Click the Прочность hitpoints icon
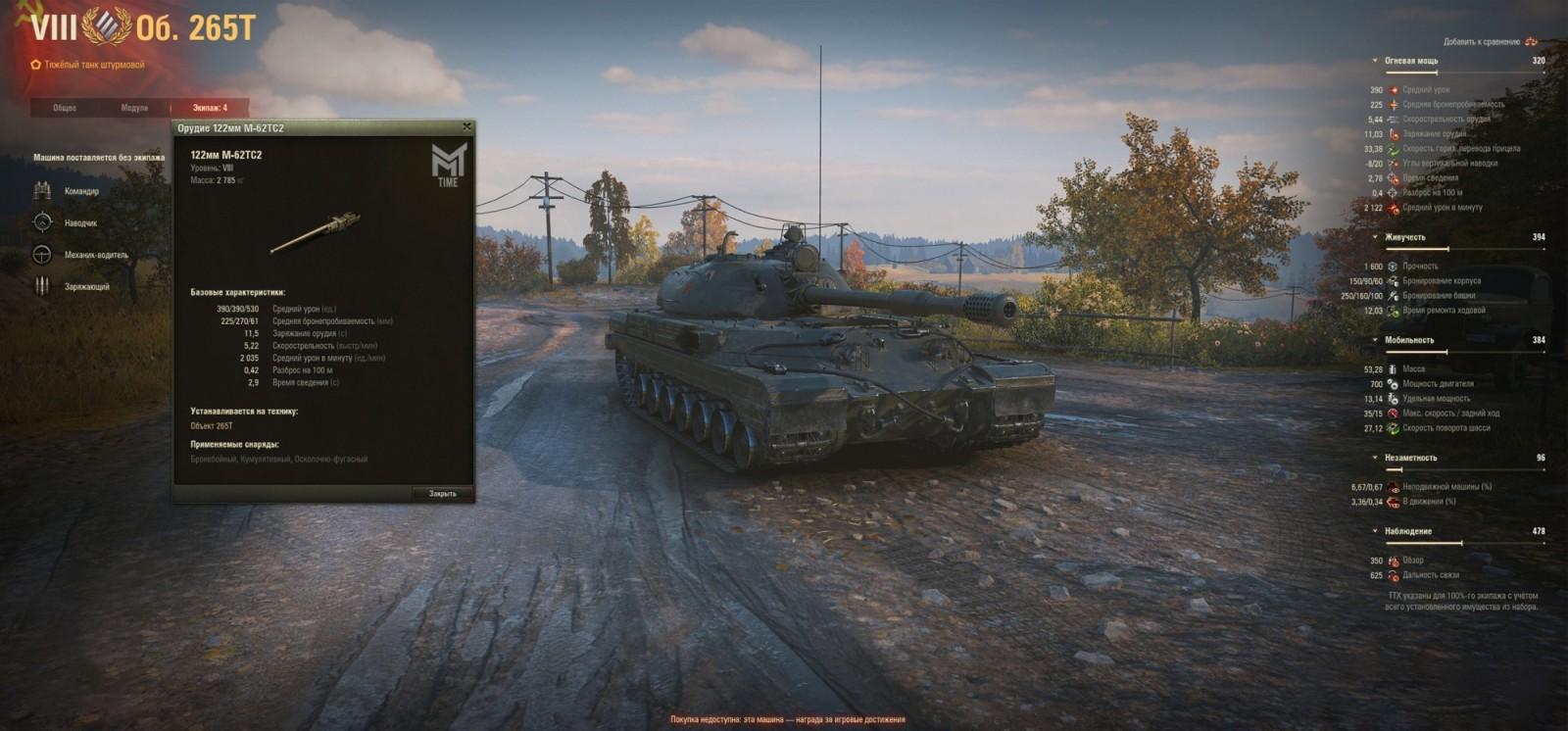Image resolution: width=1568 pixels, height=731 pixels. (x=1393, y=266)
